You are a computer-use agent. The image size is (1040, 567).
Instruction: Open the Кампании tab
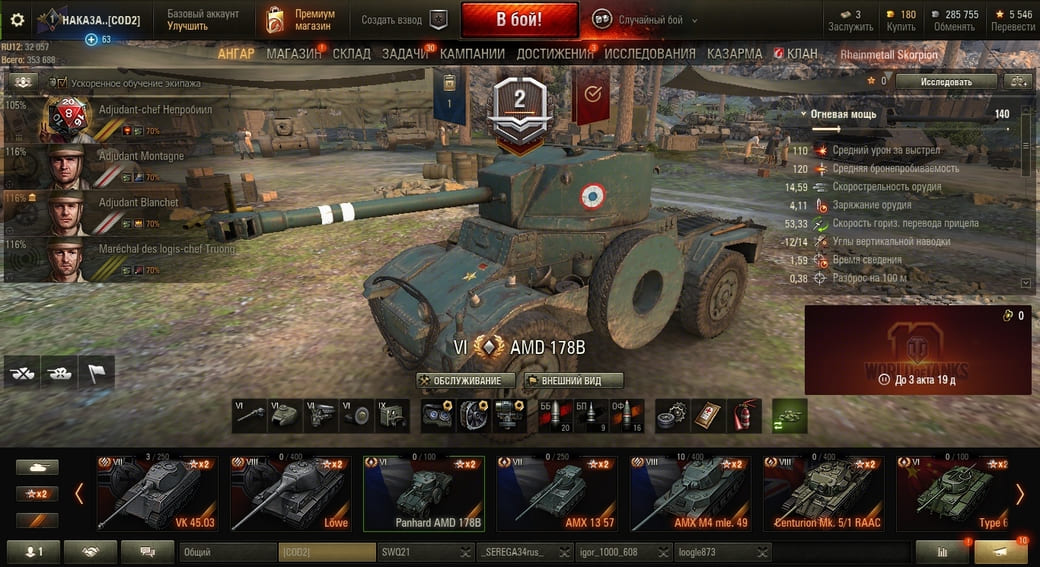click(x=472, y=53)
